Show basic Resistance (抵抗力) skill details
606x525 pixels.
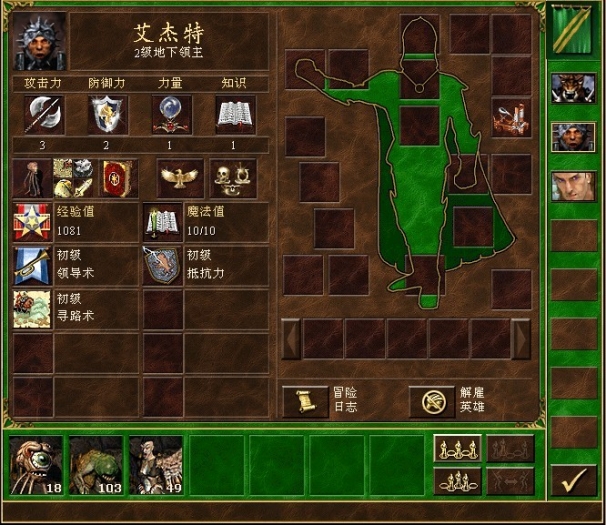click(x=161, y=266)
